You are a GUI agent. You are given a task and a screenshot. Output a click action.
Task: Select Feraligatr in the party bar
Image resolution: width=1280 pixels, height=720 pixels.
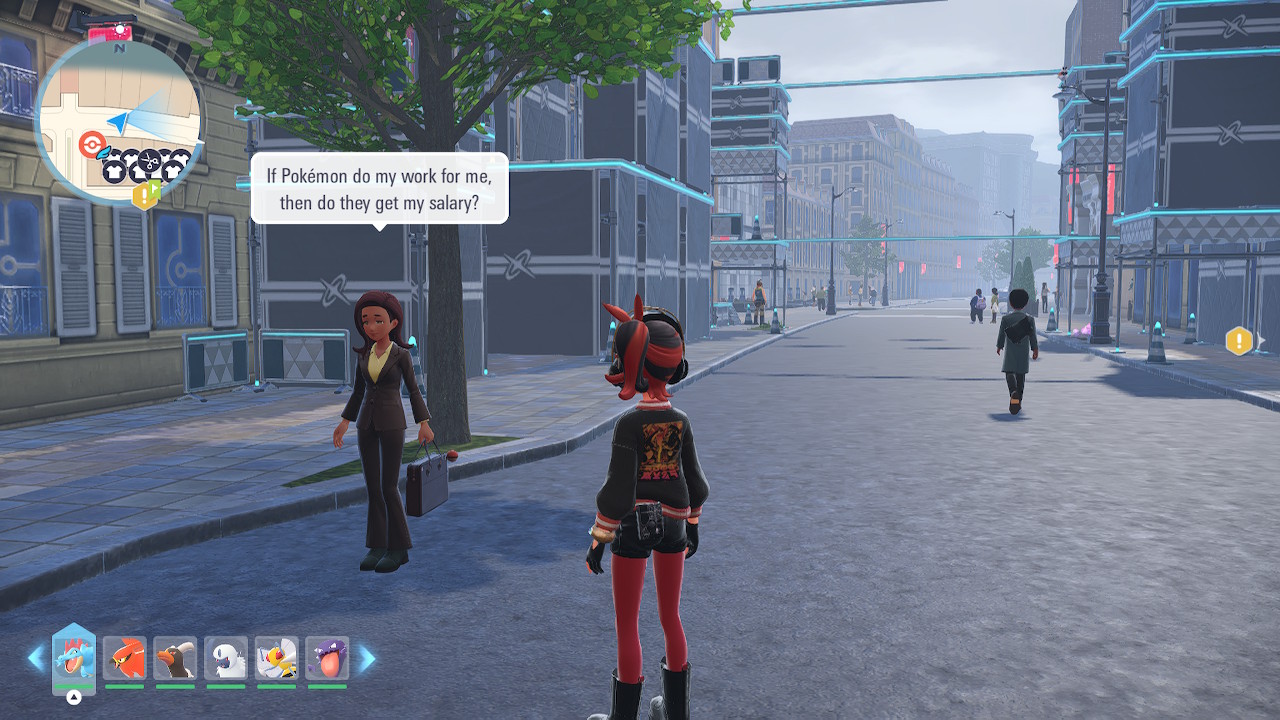[74, 657]
